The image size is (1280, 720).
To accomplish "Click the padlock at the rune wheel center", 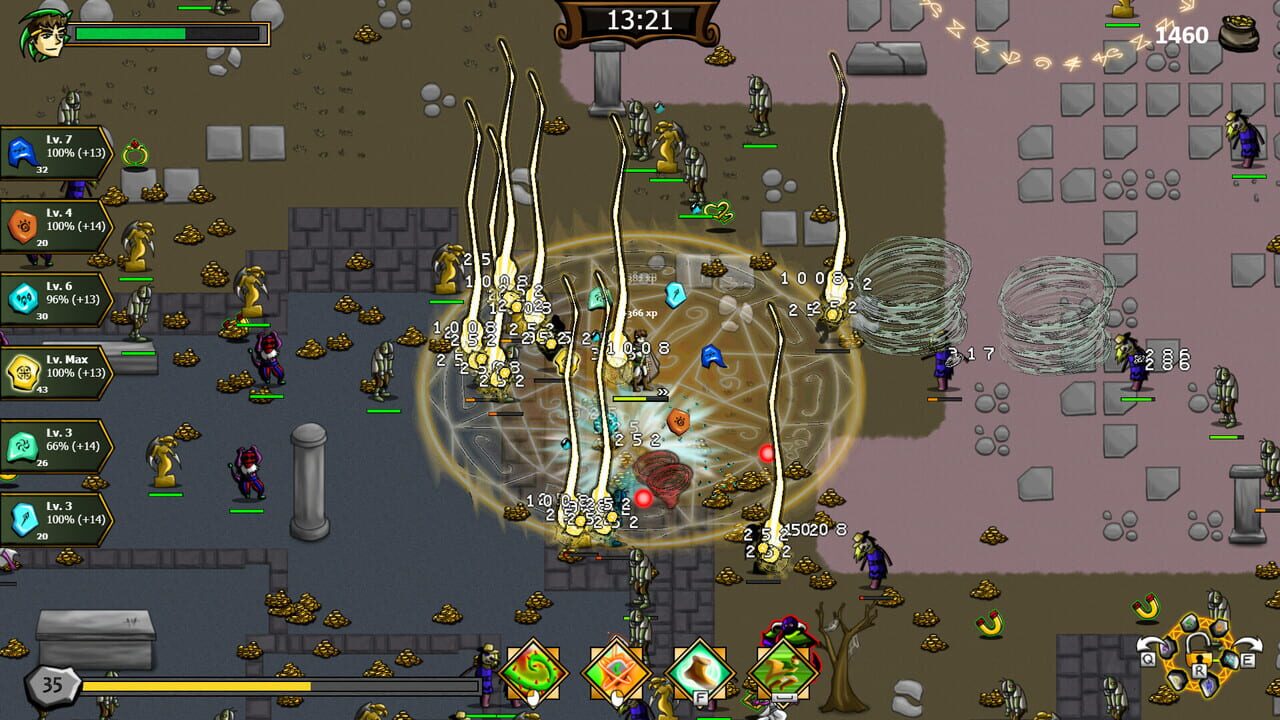I will 1198,650.
